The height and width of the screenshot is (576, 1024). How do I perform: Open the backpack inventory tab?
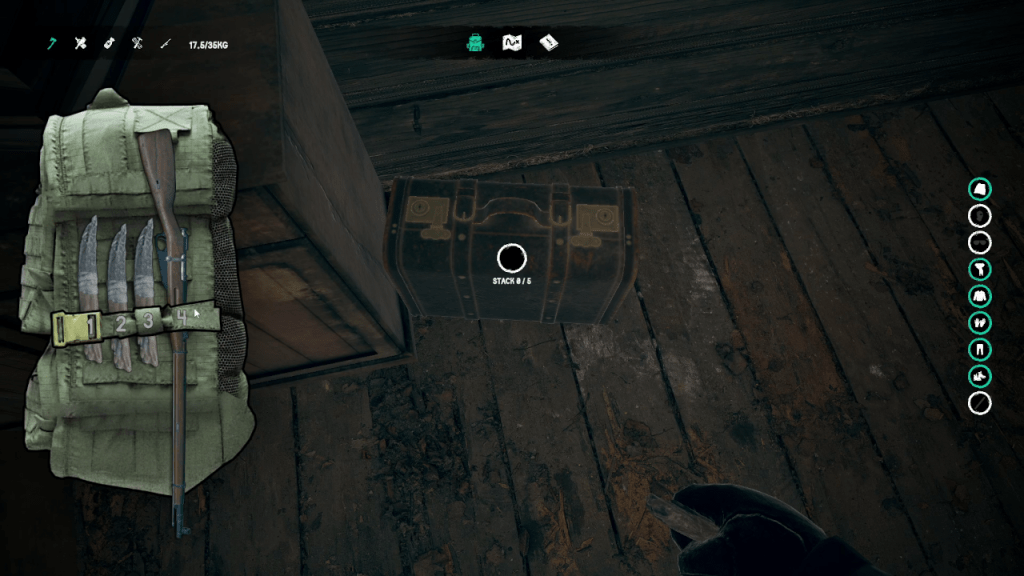click(476, 43)
